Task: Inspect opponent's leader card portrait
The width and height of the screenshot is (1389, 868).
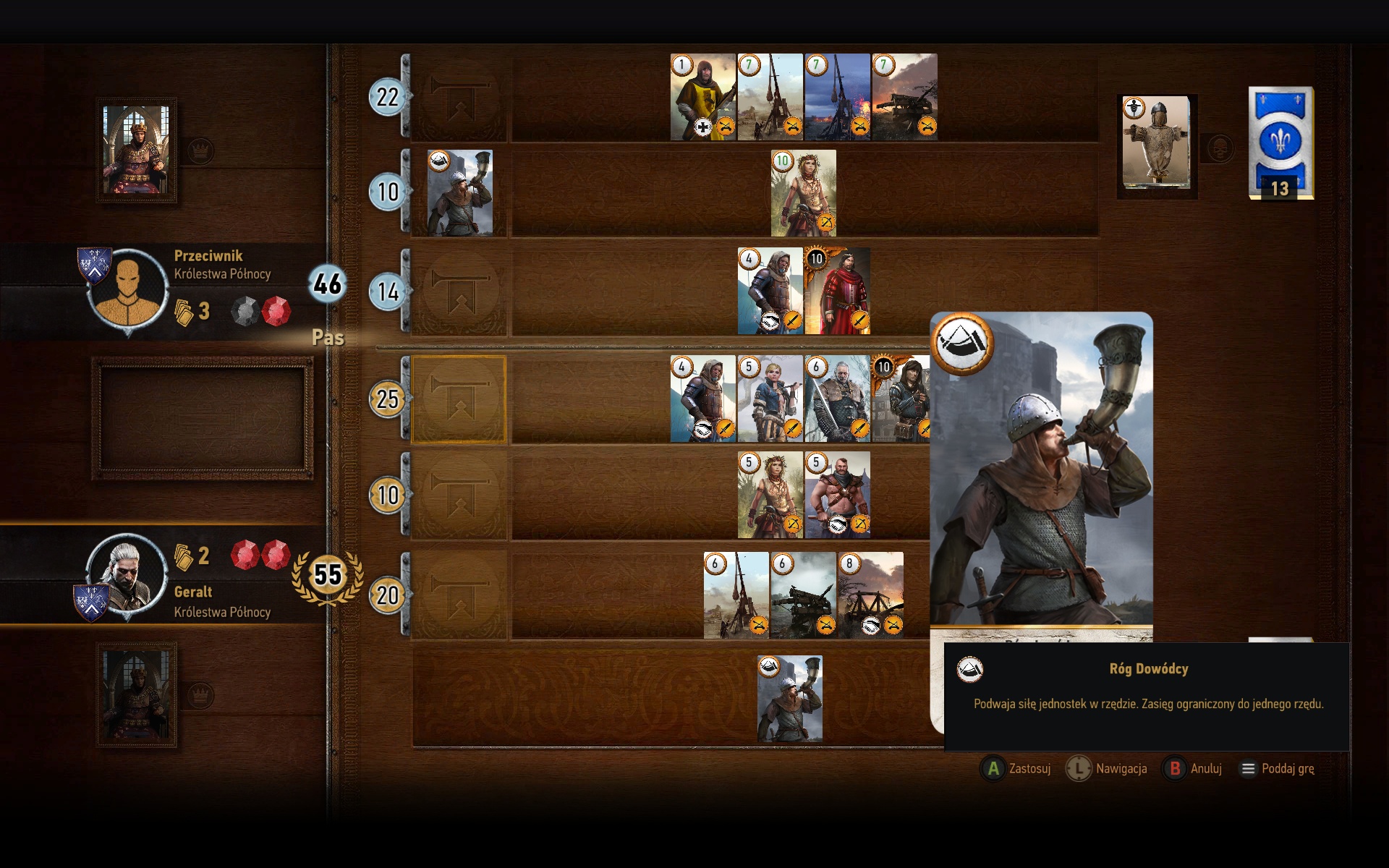Action: 136,150
